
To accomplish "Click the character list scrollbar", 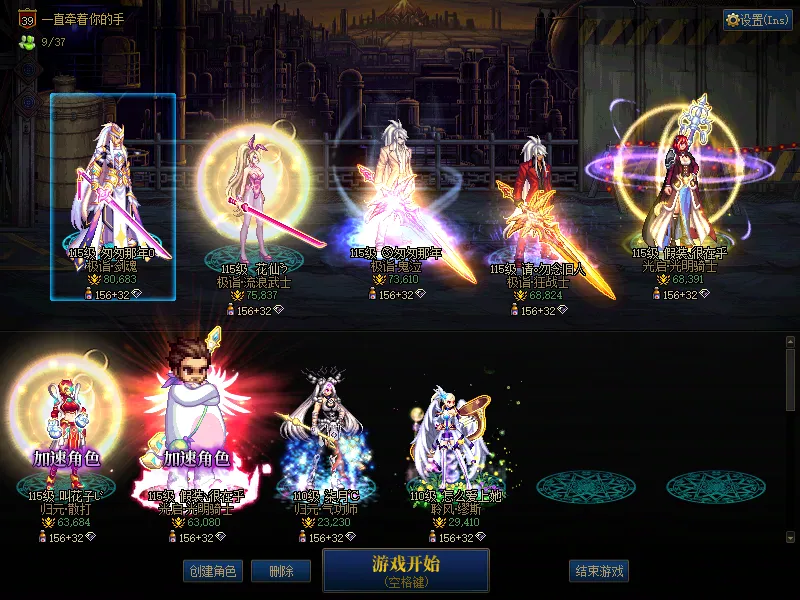I will click(x=790, y=440).
